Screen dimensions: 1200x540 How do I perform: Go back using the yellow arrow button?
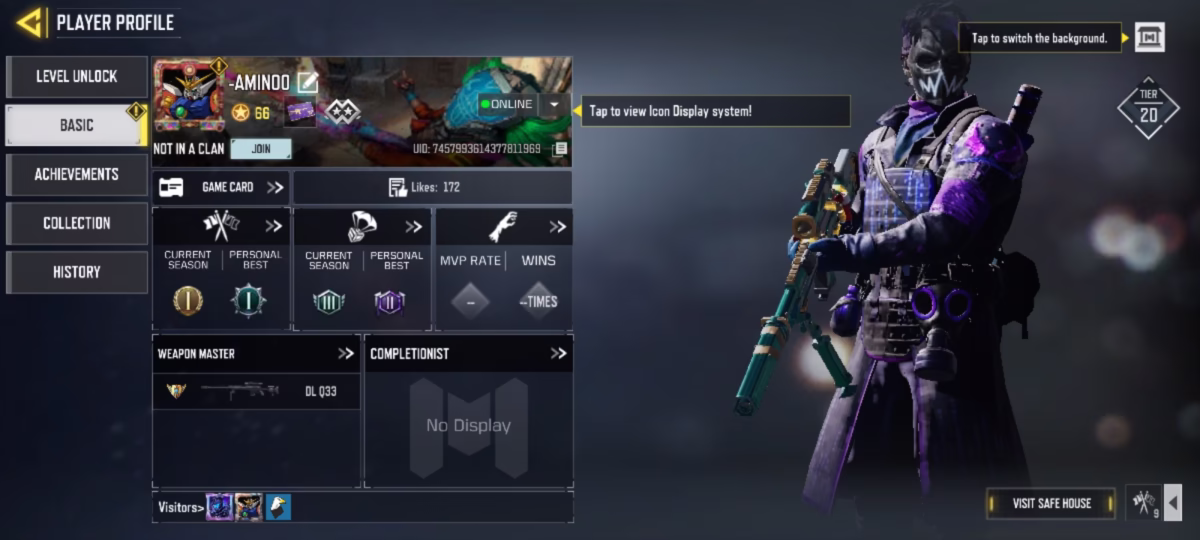pos(30,22)
